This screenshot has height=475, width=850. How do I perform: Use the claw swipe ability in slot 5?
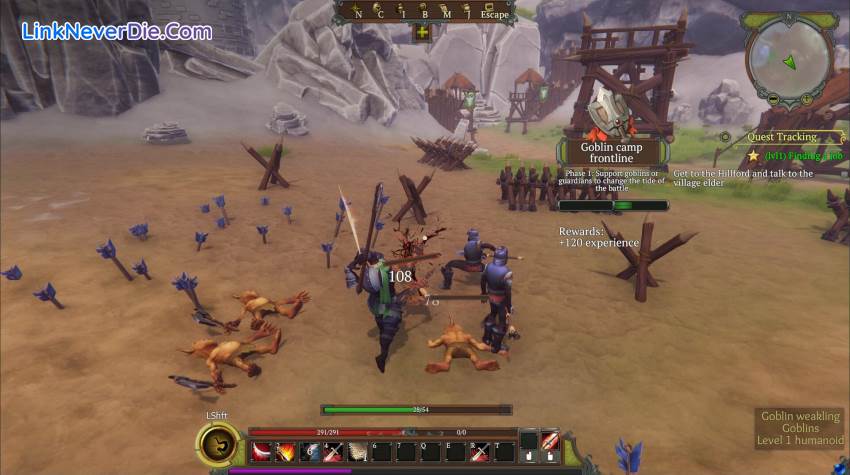358,451
